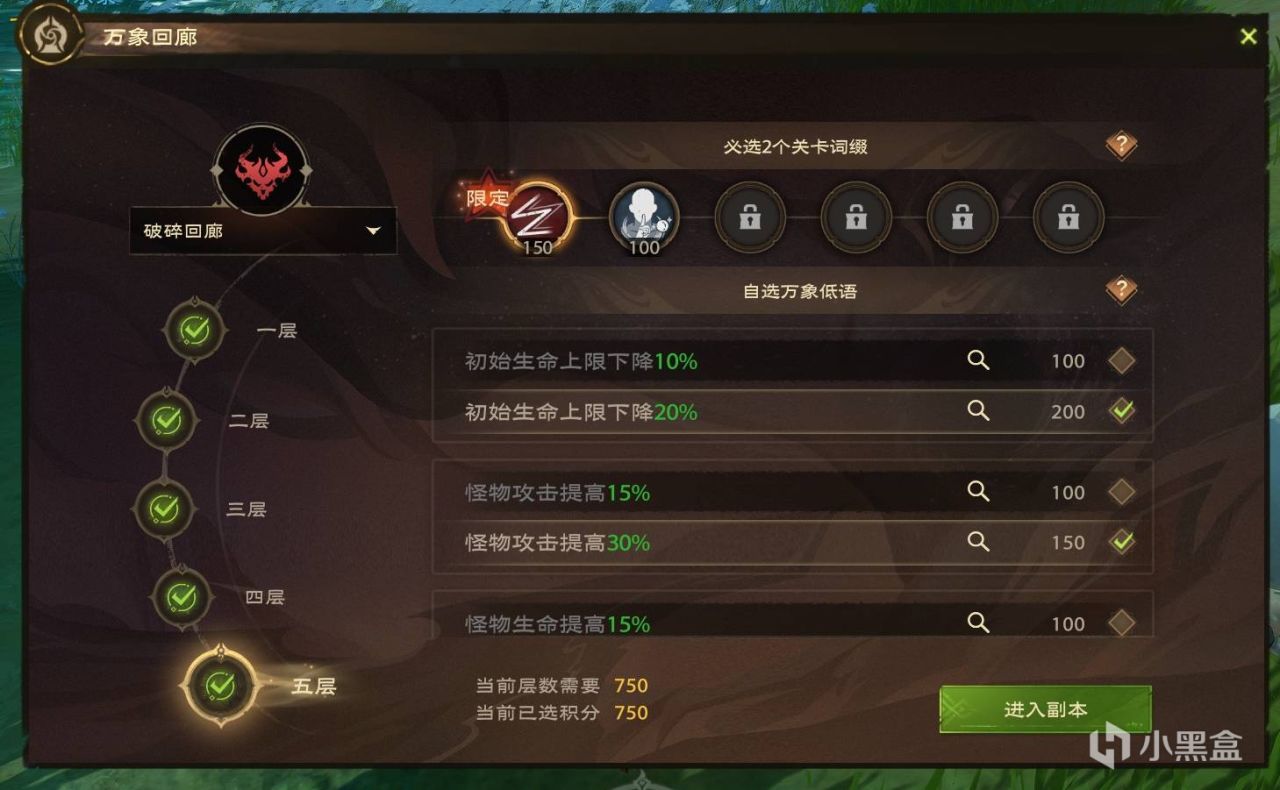Open the 破碎回廊 dropdown
This screenshot has height=790, width=1280.
(x=263, y=230)
